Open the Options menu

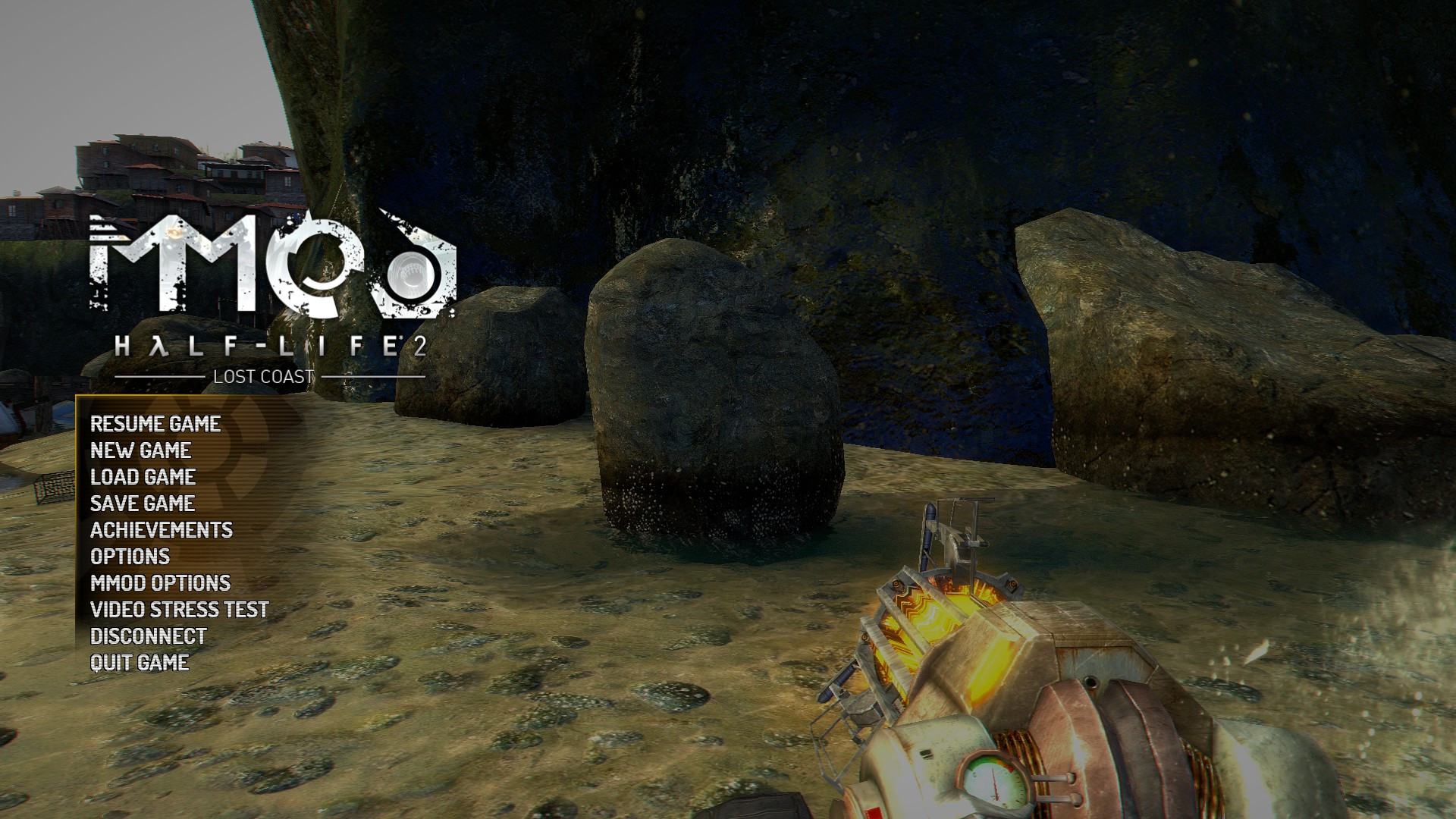tap(129, 557)
